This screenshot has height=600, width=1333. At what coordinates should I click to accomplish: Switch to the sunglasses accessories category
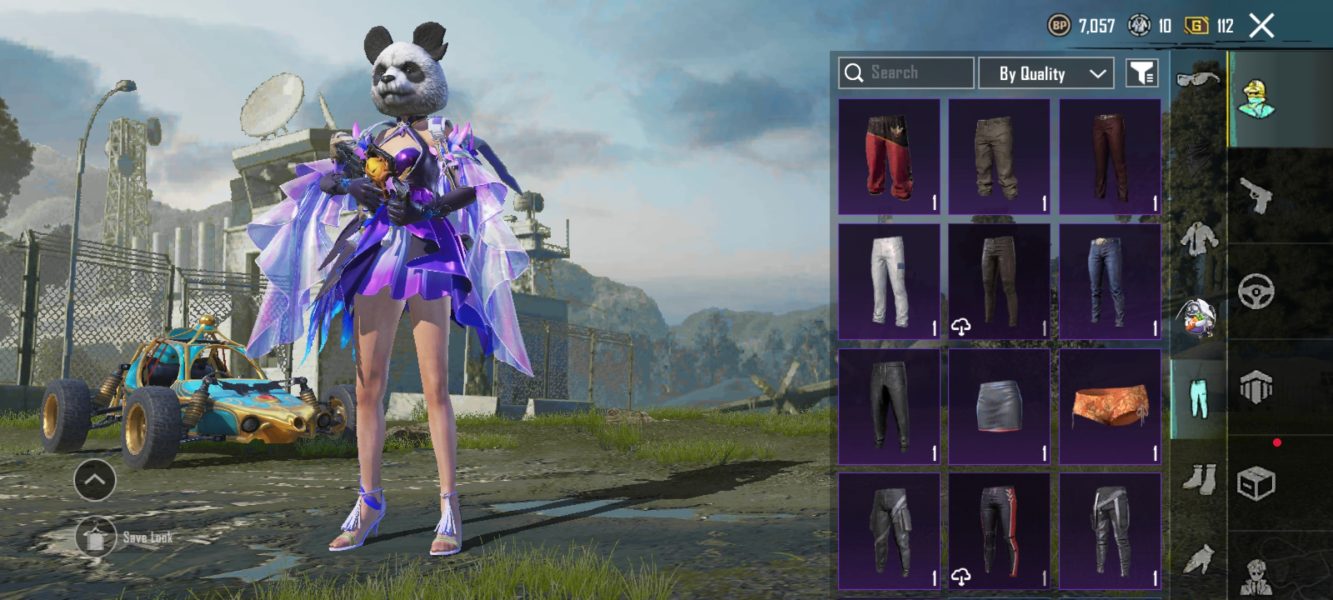tap(1197, 79)
